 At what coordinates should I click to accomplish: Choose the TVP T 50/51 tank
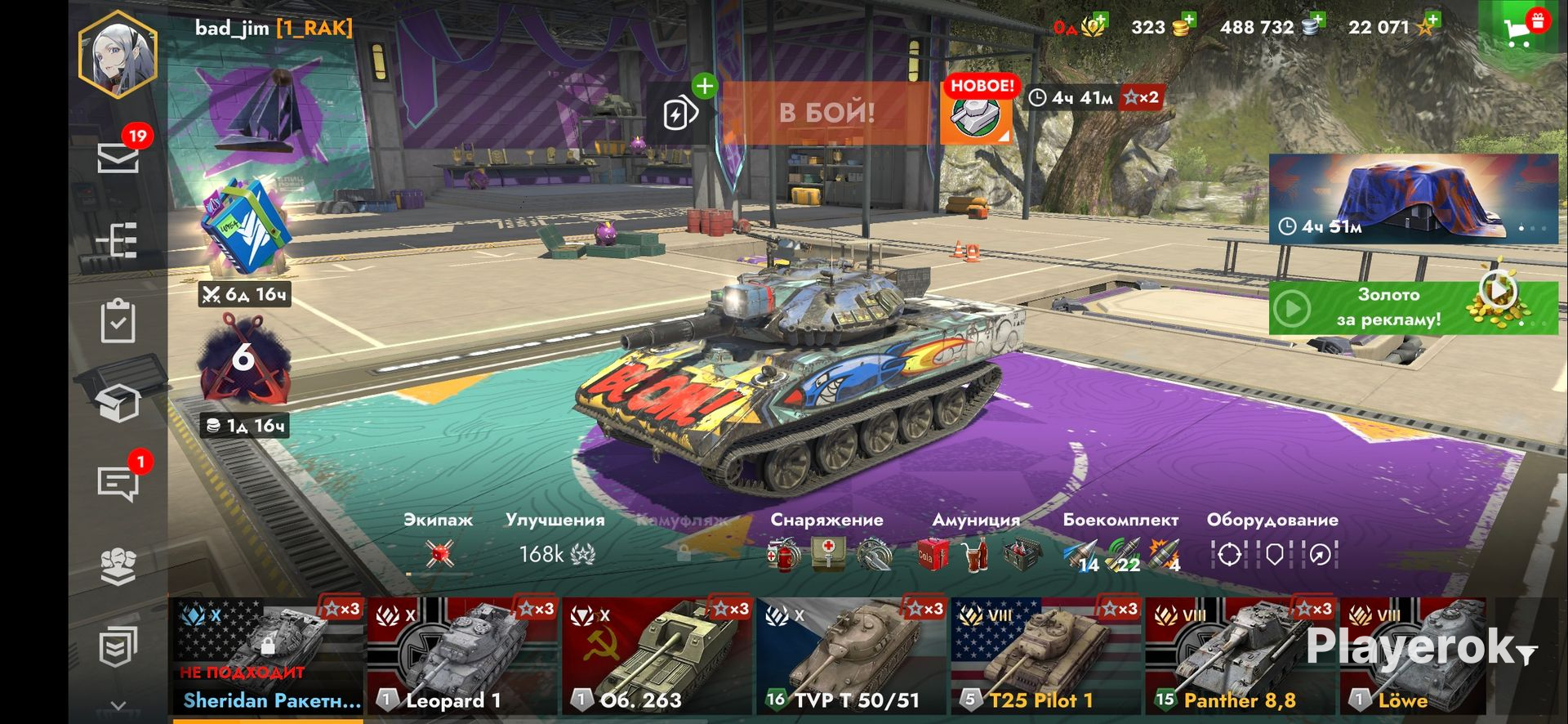(852, 657)
